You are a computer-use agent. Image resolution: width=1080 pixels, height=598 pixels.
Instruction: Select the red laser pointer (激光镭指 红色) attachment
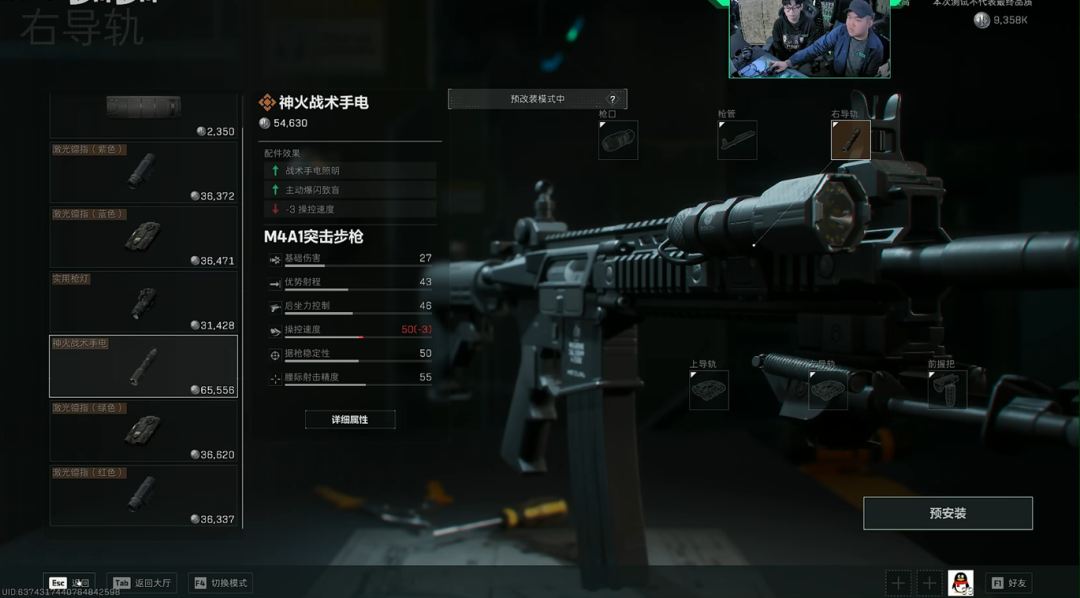pyautogui.click(x=143, y=495)
